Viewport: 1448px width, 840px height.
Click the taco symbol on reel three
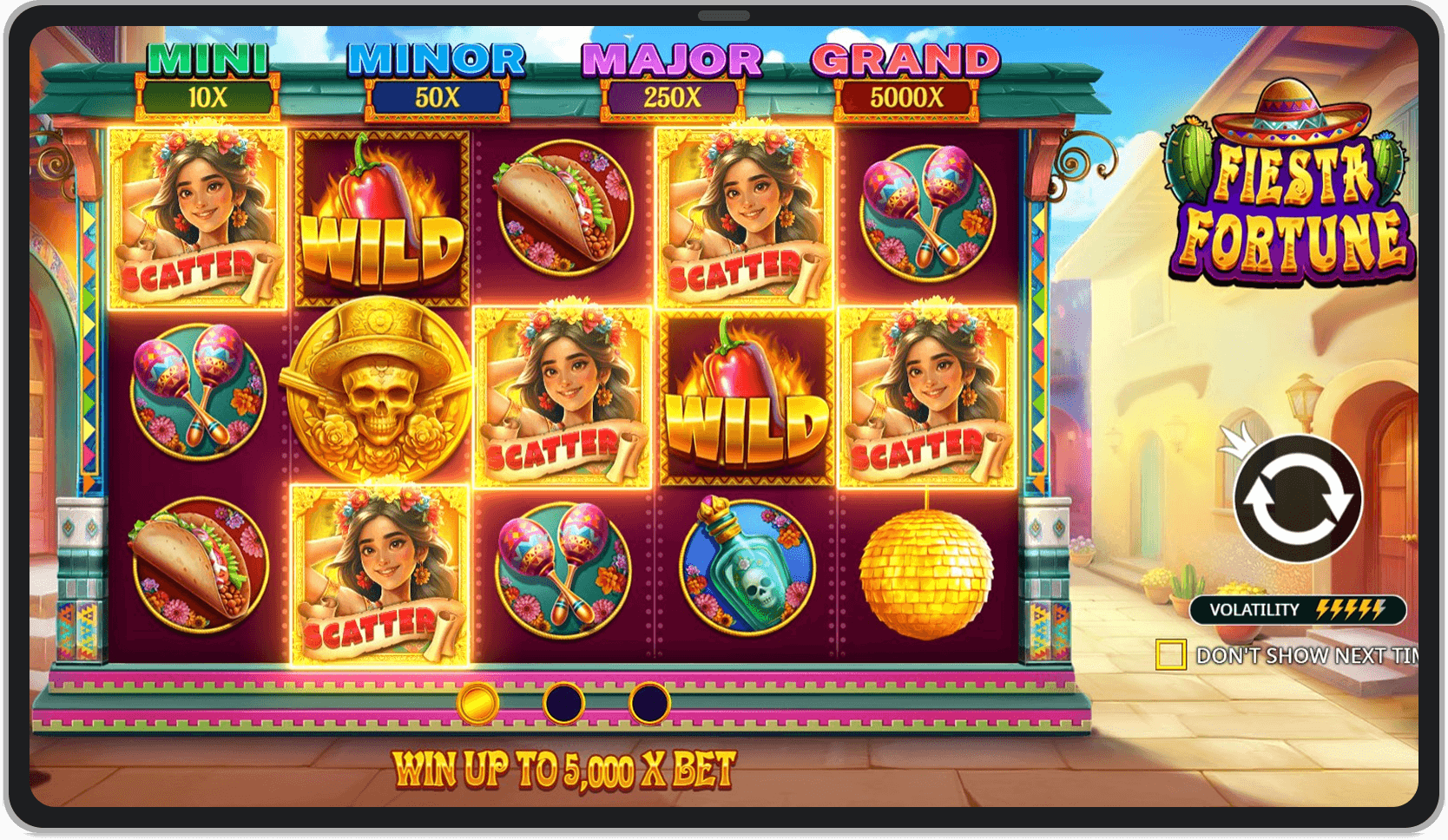tap(563, 213)
